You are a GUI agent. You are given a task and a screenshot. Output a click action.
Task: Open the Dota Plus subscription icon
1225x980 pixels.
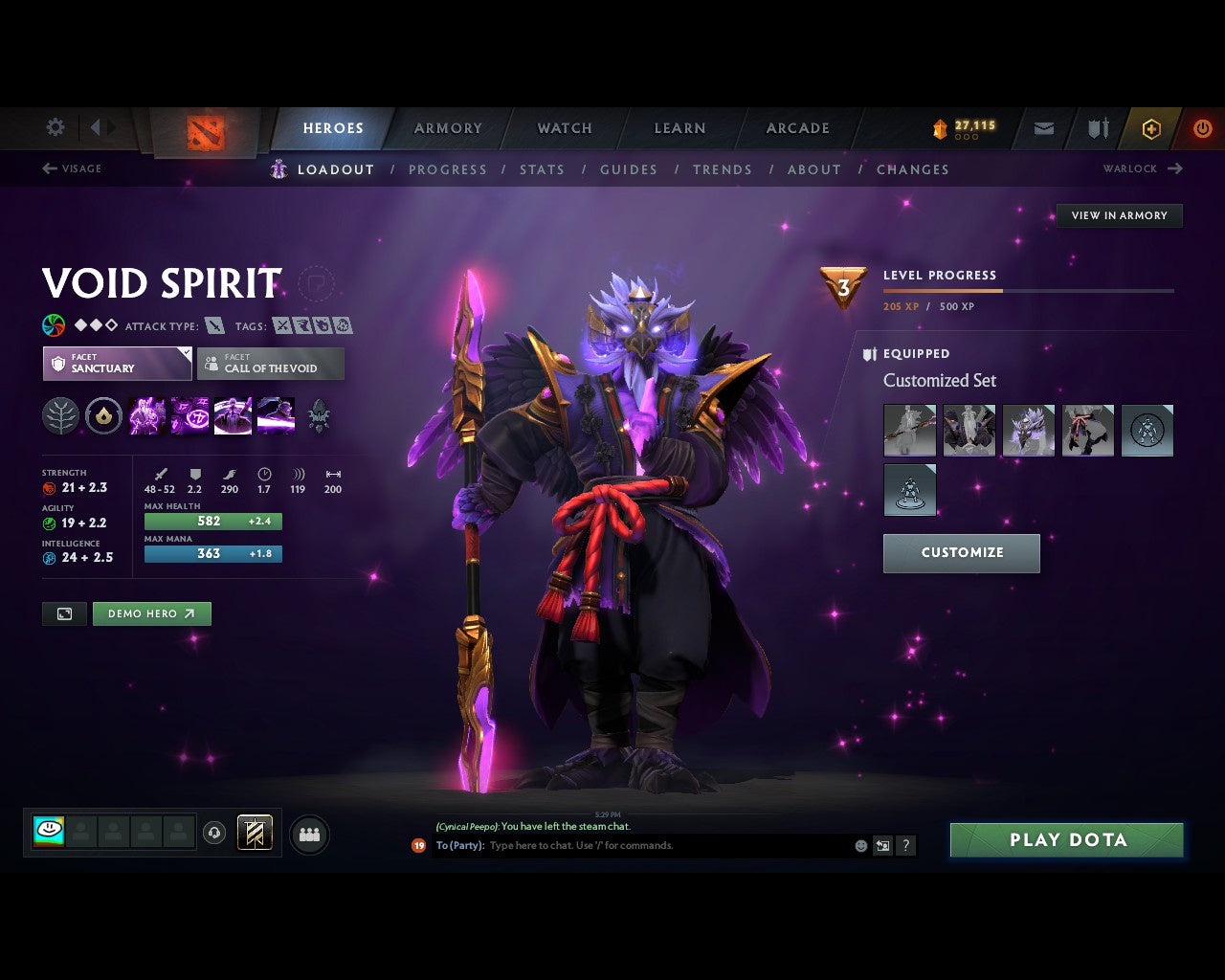1151,128
